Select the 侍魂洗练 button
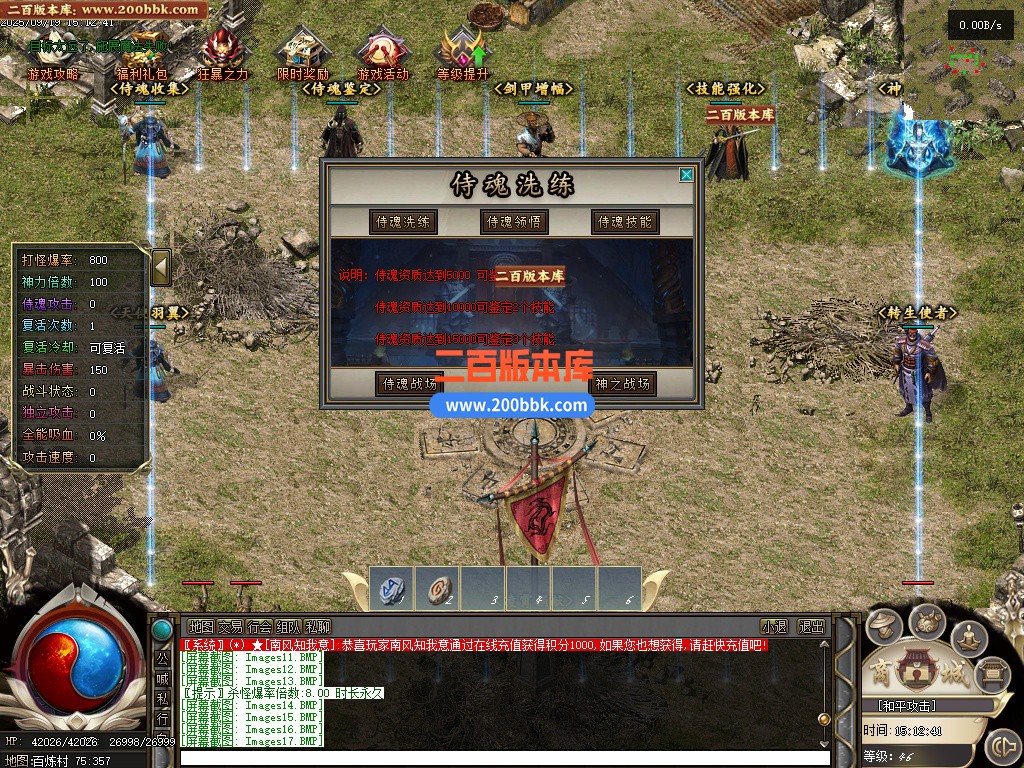The width and height of the screenshot is (1024, 768). tap(403, 222)
